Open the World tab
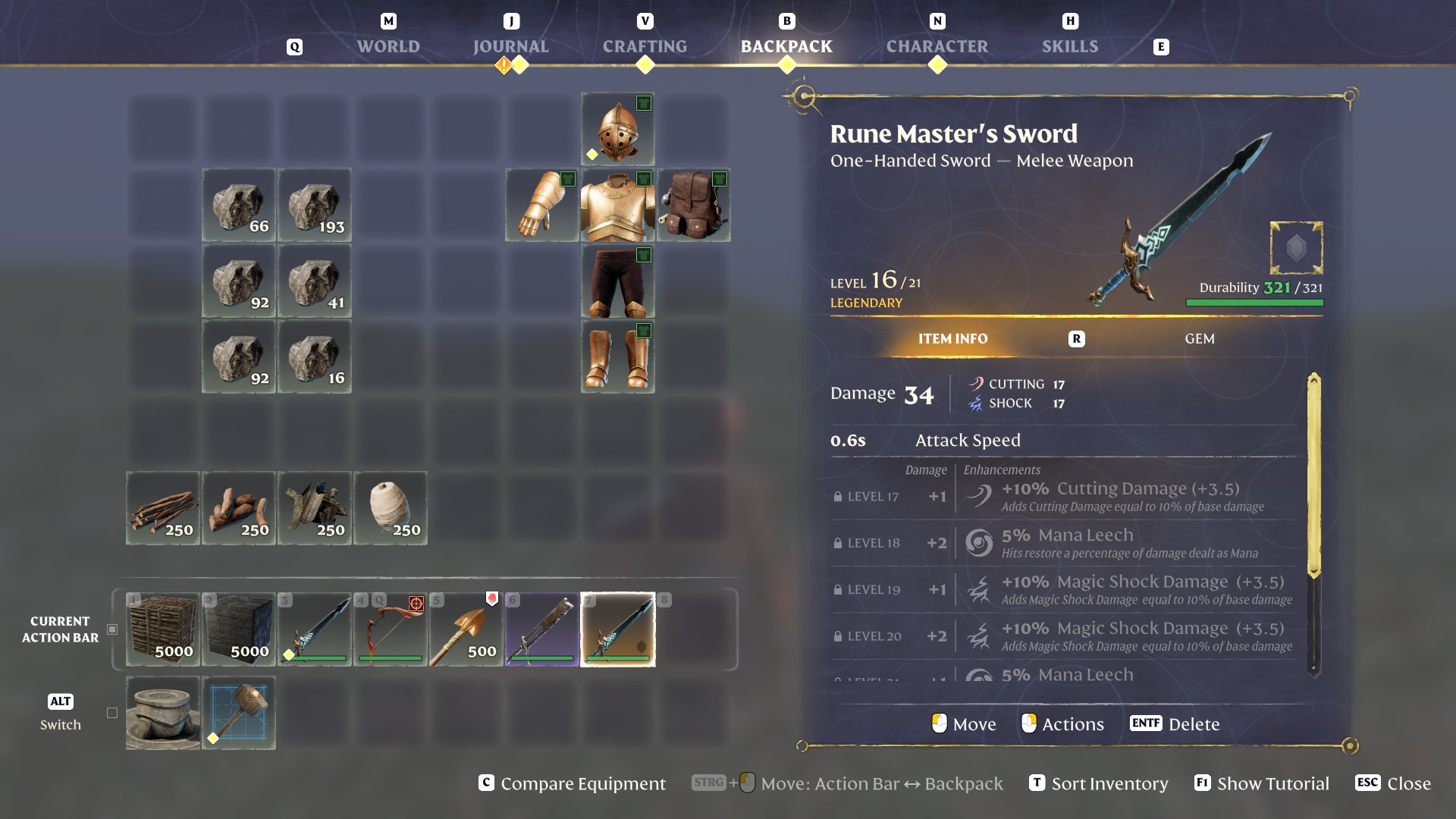 coord(388,46)
